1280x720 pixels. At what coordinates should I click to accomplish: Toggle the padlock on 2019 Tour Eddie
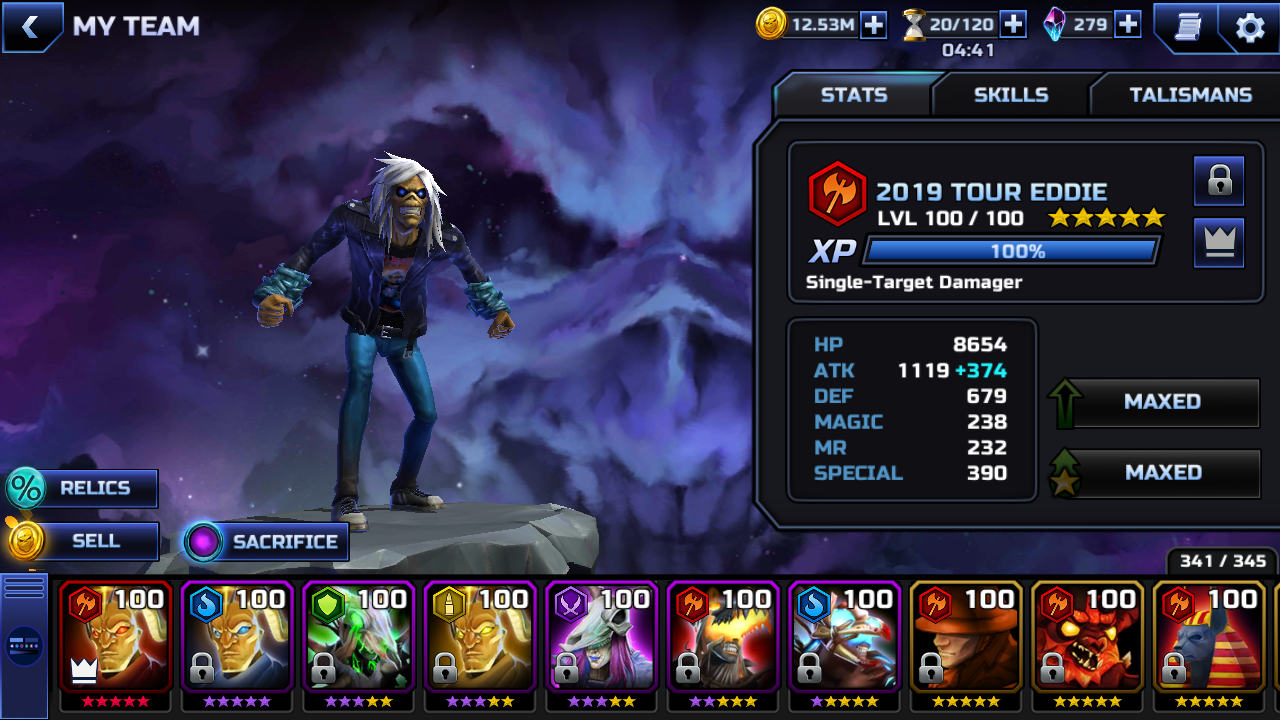click(1219, 181)
